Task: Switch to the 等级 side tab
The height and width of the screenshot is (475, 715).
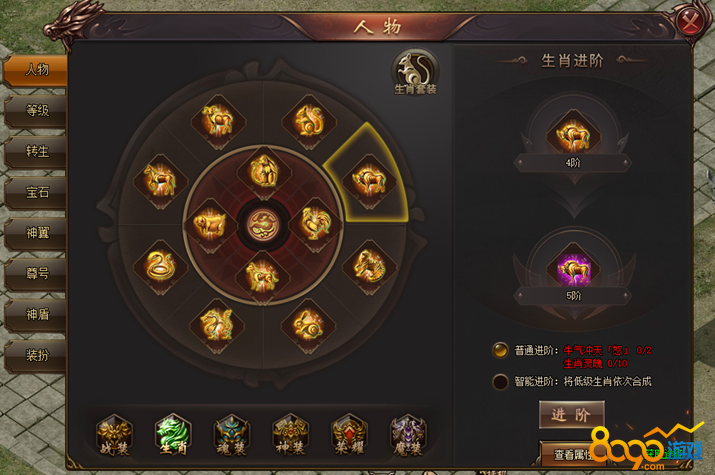Action: [38, 111]
